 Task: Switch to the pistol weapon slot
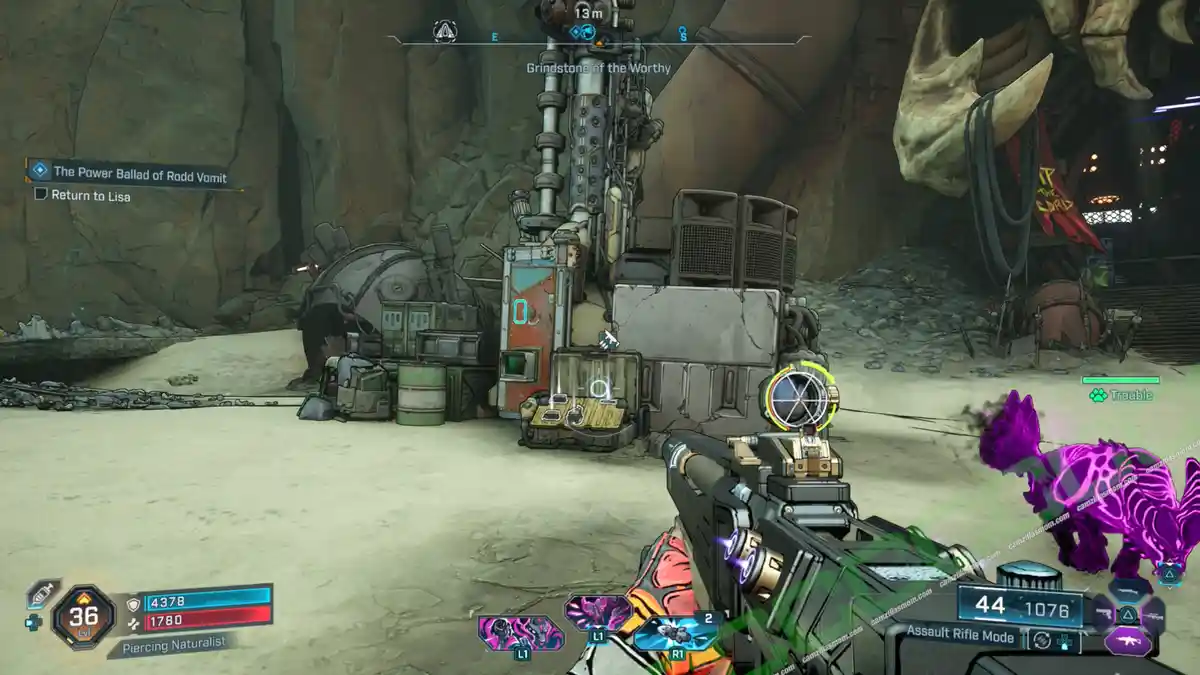pyautogui.click(x=1103, y=612)
